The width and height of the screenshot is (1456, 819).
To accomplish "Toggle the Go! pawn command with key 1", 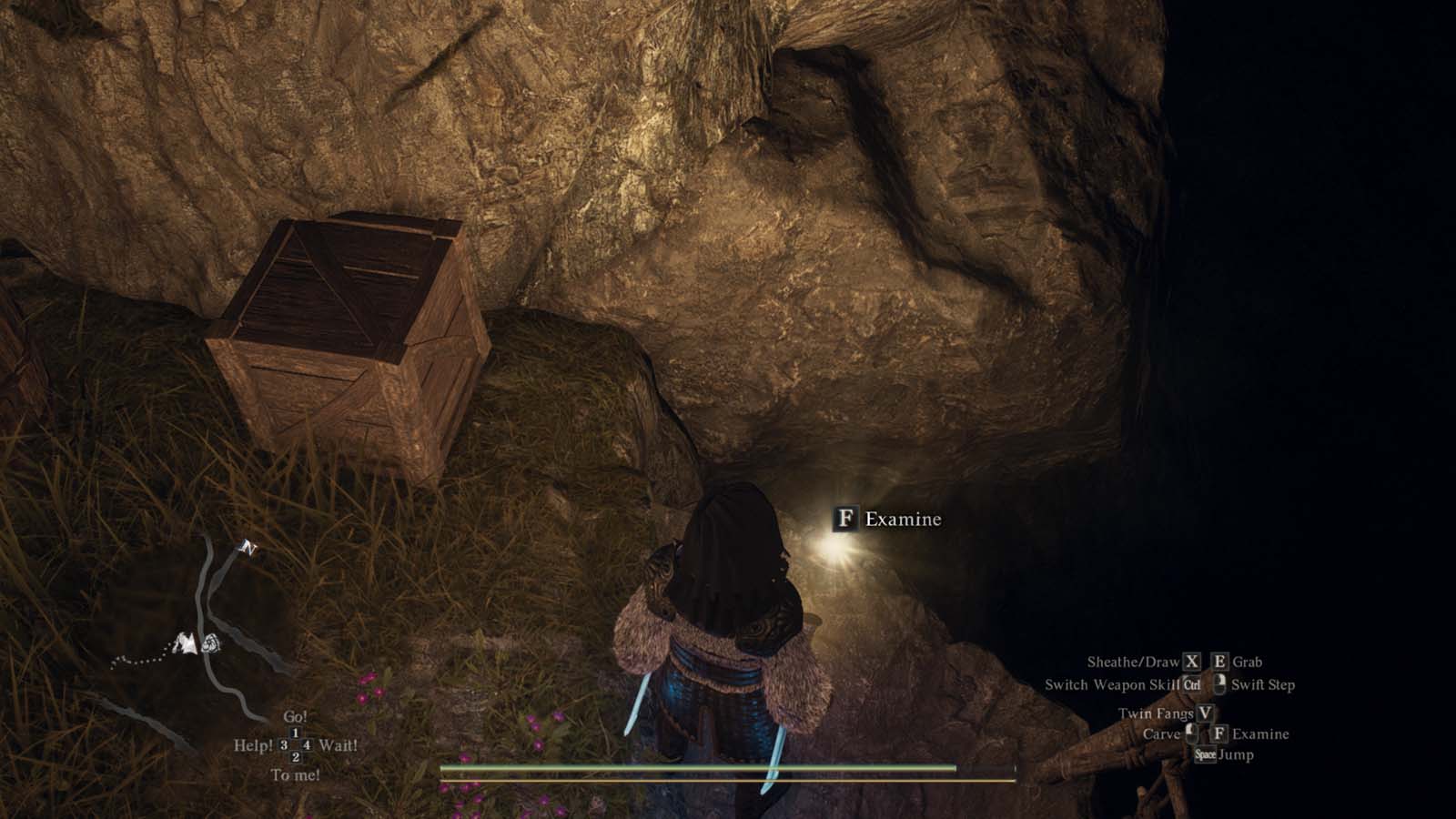I will (296, 733).
